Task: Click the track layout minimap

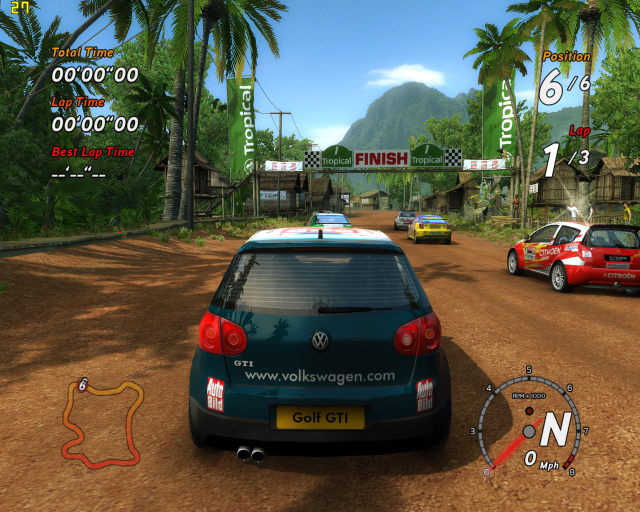Action: click(x=100, y=422)
